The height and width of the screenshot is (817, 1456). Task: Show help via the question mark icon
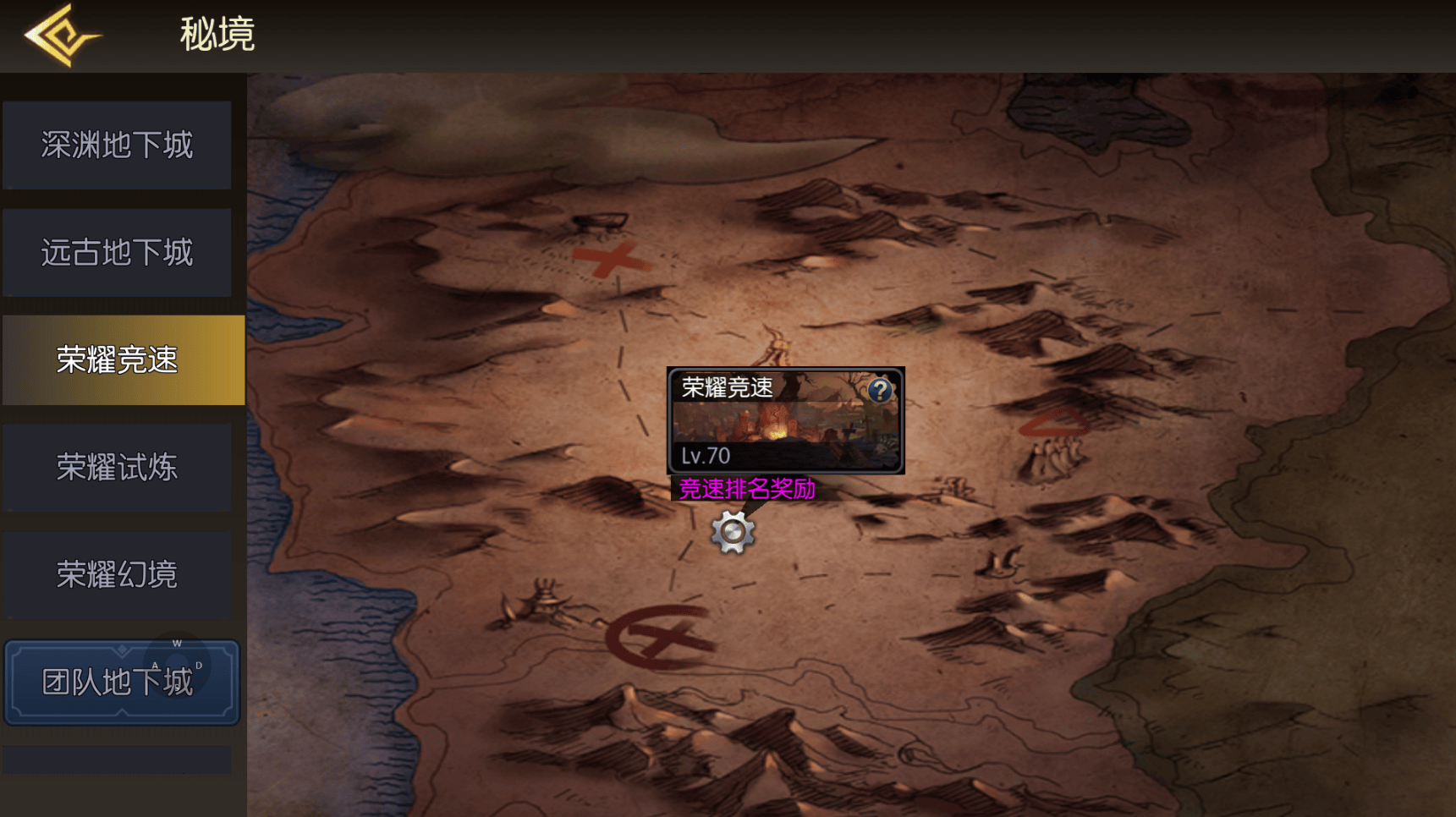(880, 390)
